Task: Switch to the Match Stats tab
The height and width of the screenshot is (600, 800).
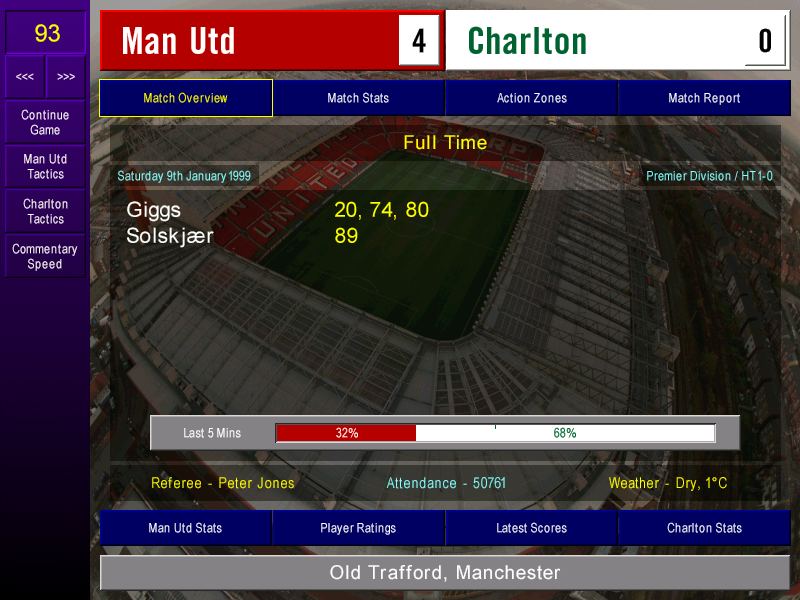Action: click(x=358, y=98)
